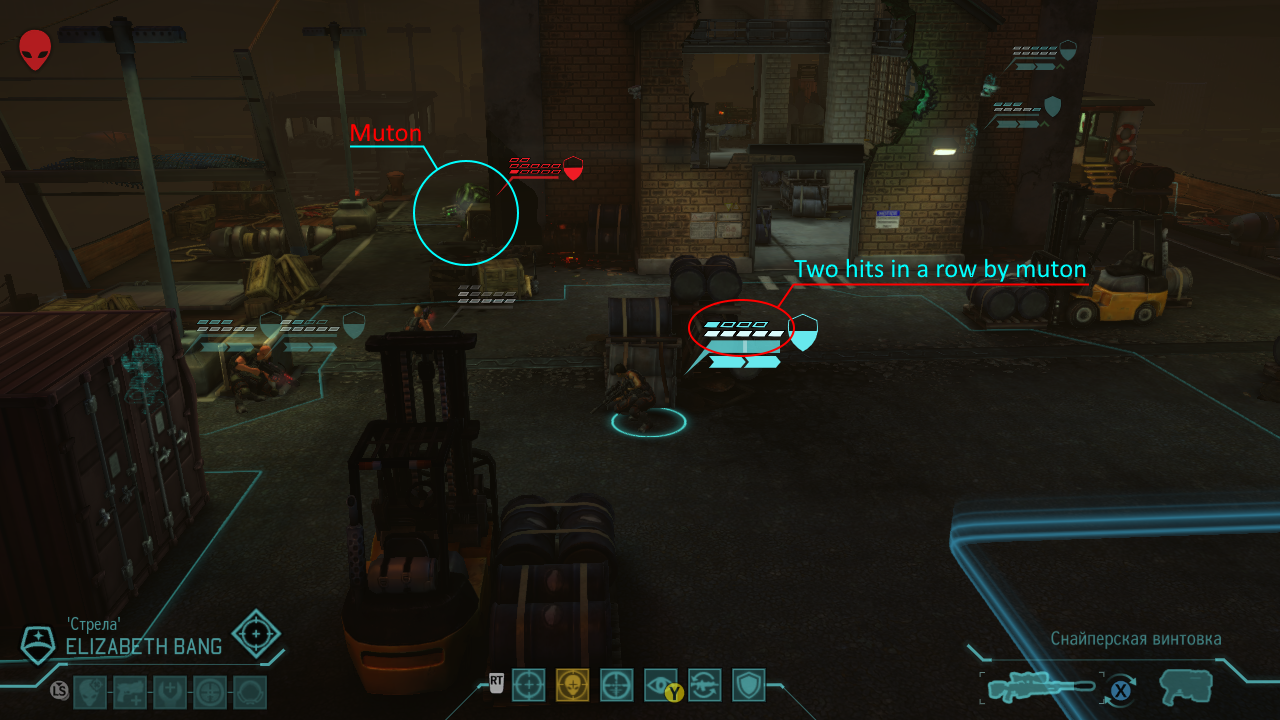1280x720 pixels.
Task: Click the pistol-with-plus perk icon
Action: pyautogui.click(x=130, y=691)
